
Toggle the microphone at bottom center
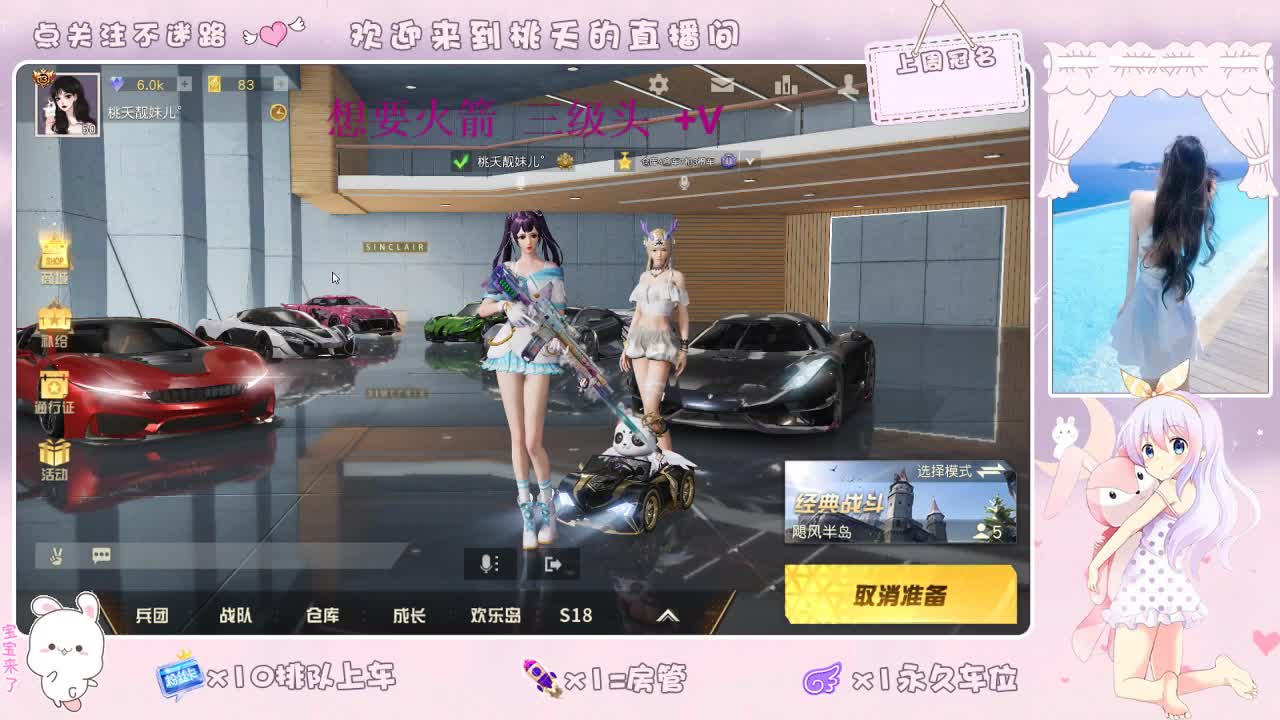pos(487,564)
